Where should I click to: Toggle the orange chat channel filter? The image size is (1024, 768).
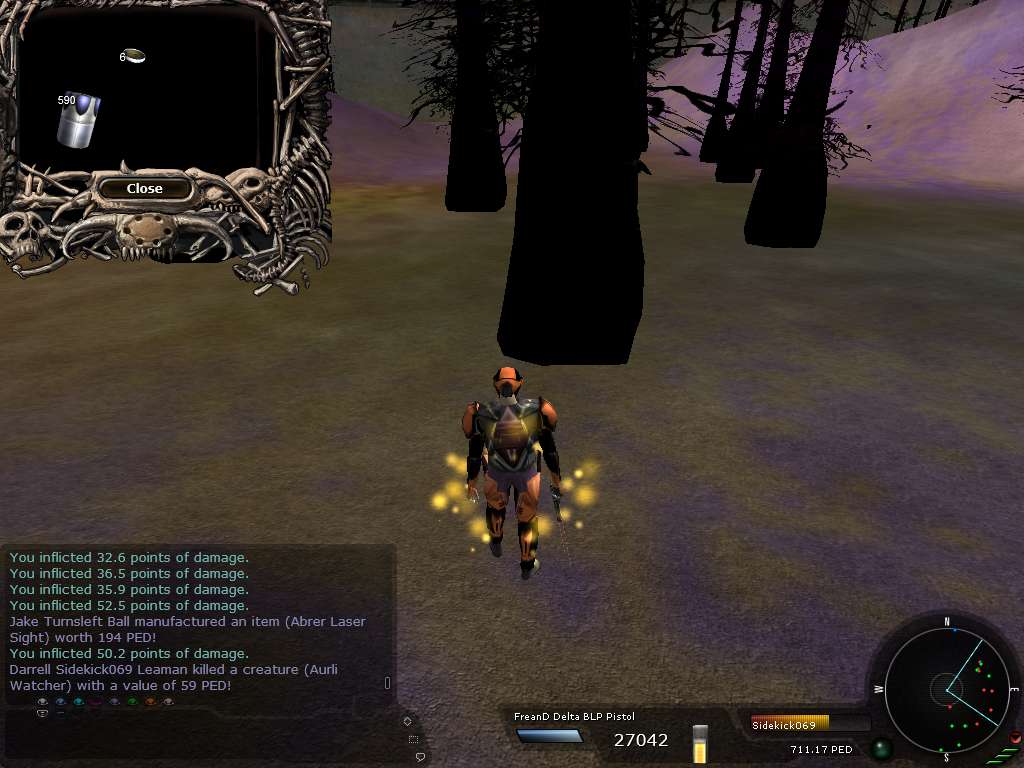(150, 702)
